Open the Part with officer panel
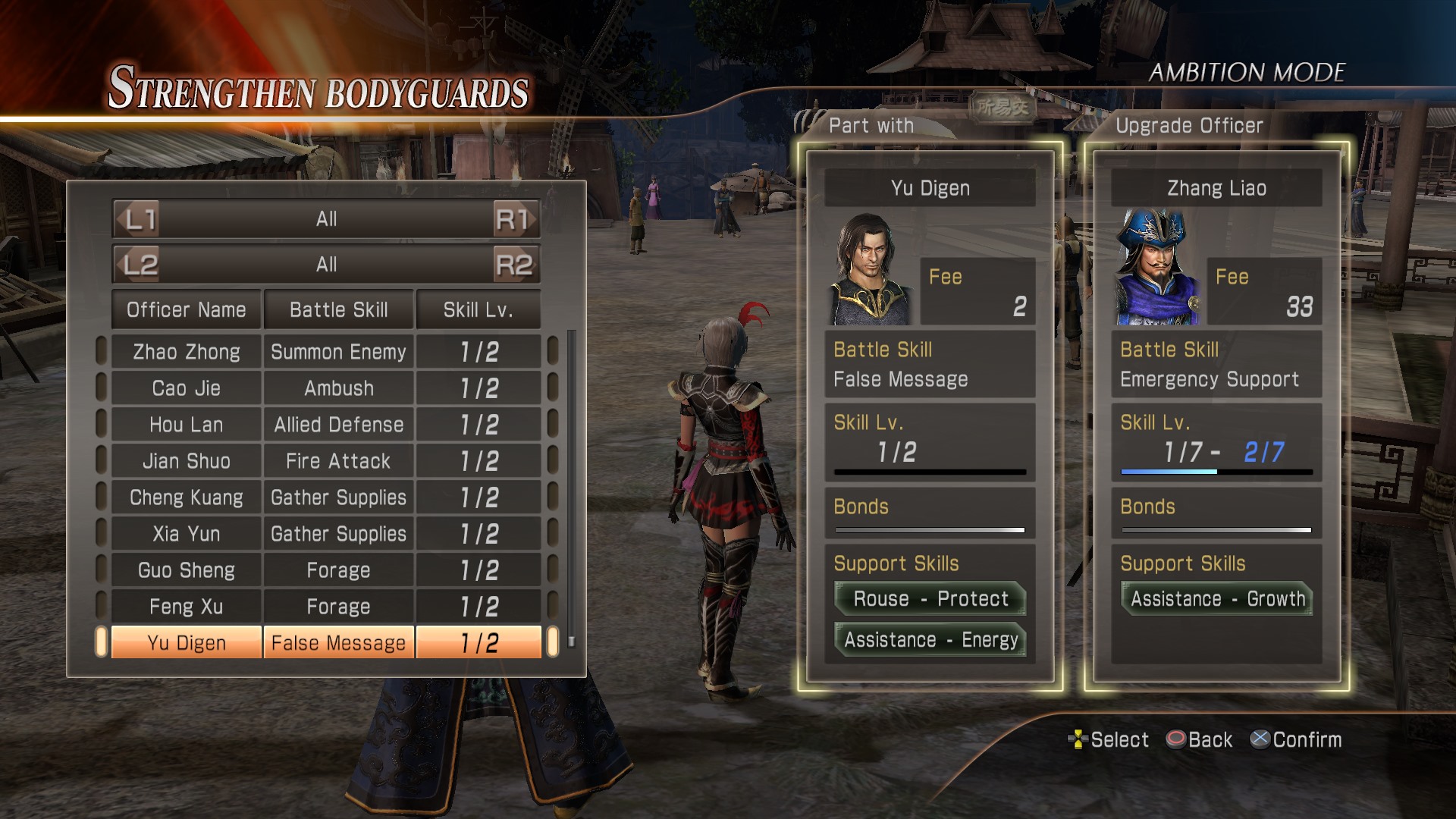 pyautogui.click(x=930, y=417)
